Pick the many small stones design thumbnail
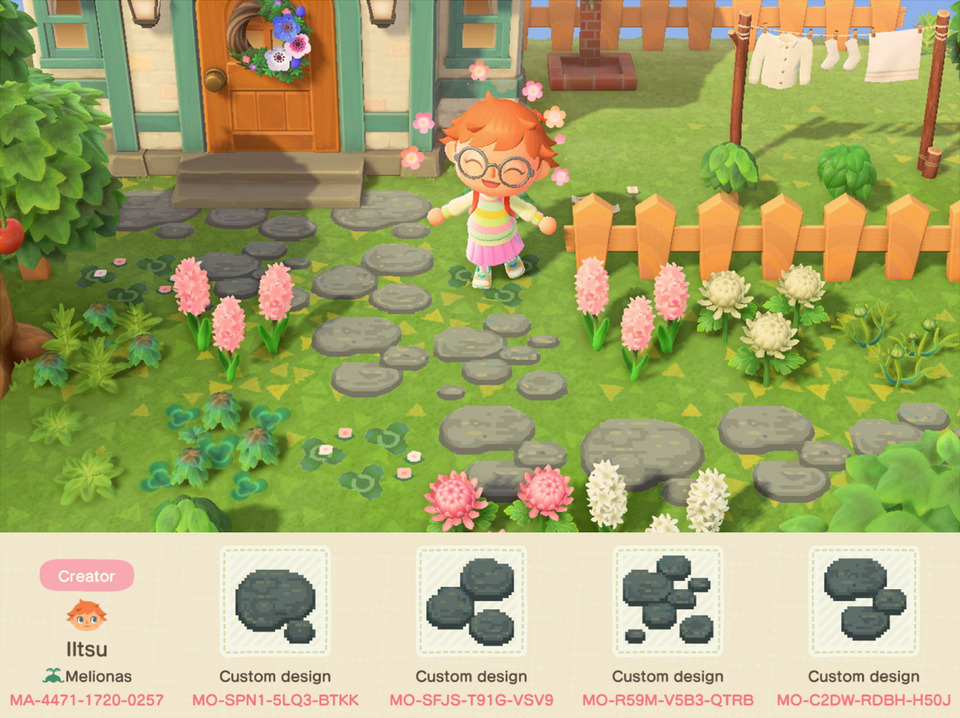Image resolution: width=960 pixels, height=718 pixels. pyautogui.click(x=667, y=602)
